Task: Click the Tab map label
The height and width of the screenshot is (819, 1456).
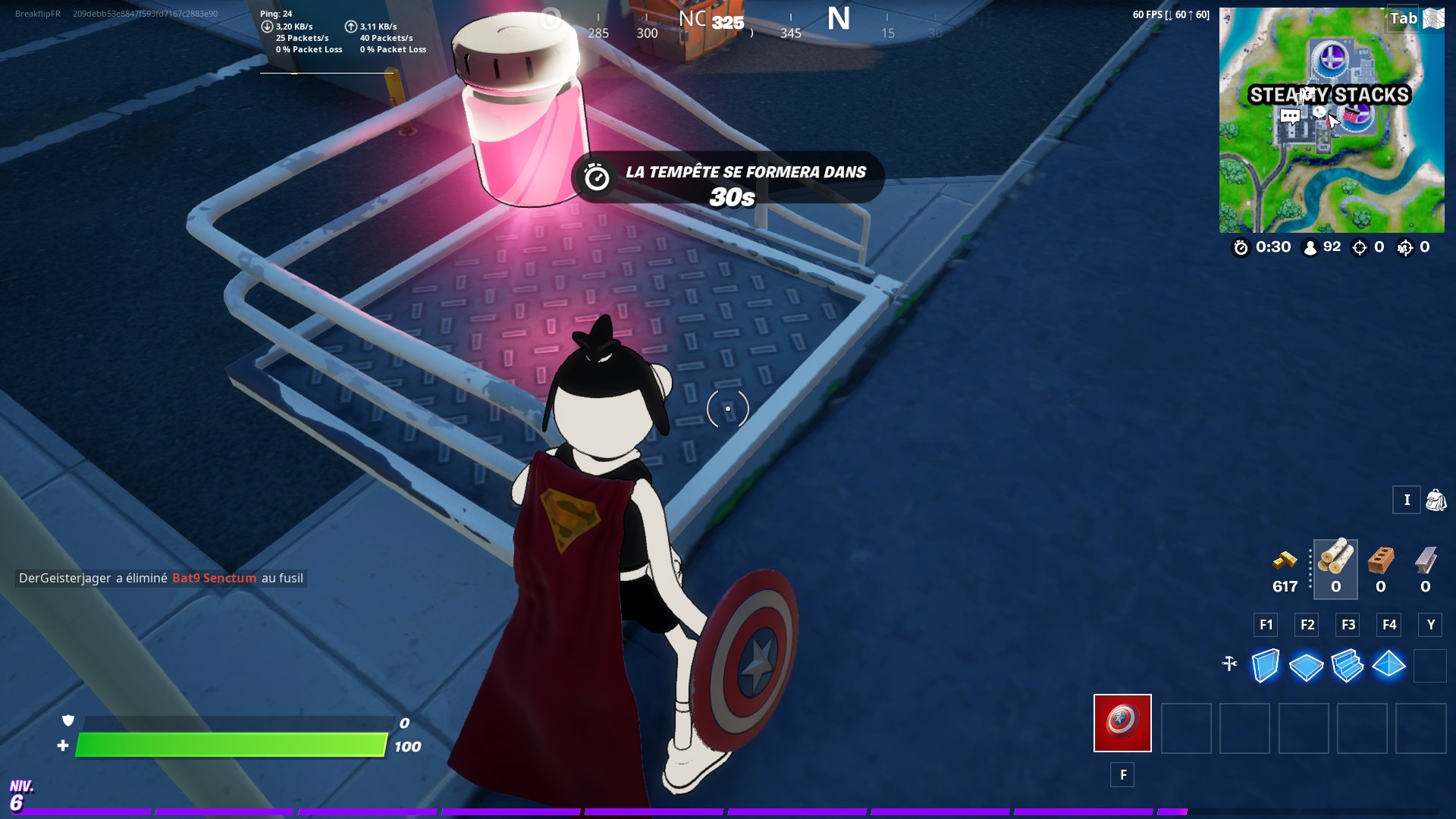Action: click(x=1404, y=18)
